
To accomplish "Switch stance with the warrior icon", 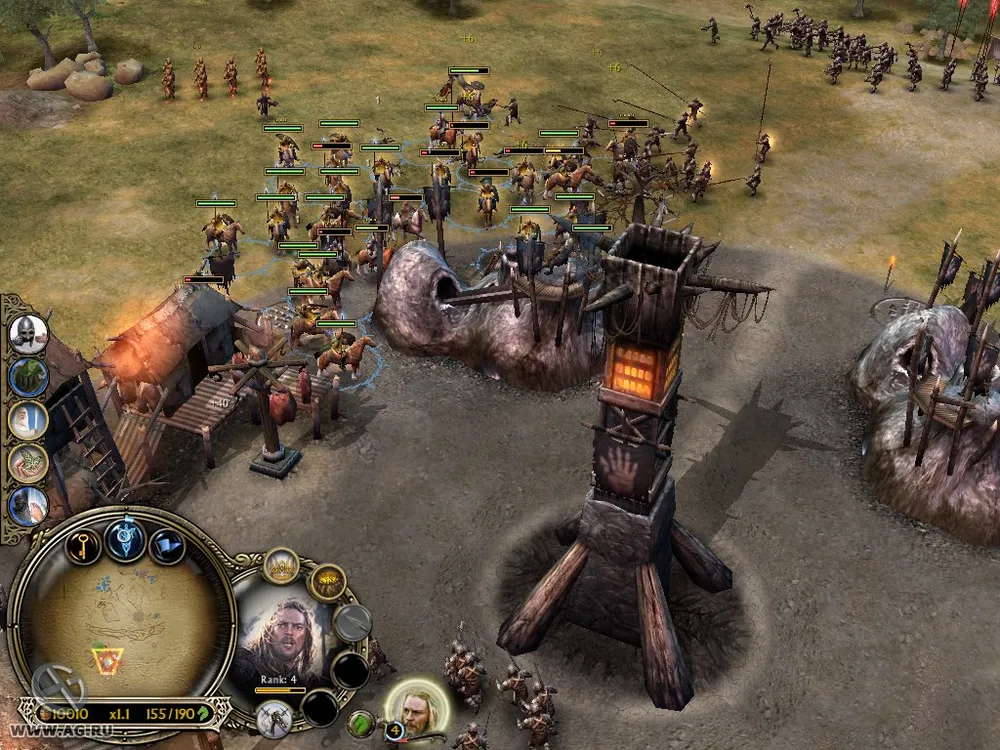I will tap(272, 718).
